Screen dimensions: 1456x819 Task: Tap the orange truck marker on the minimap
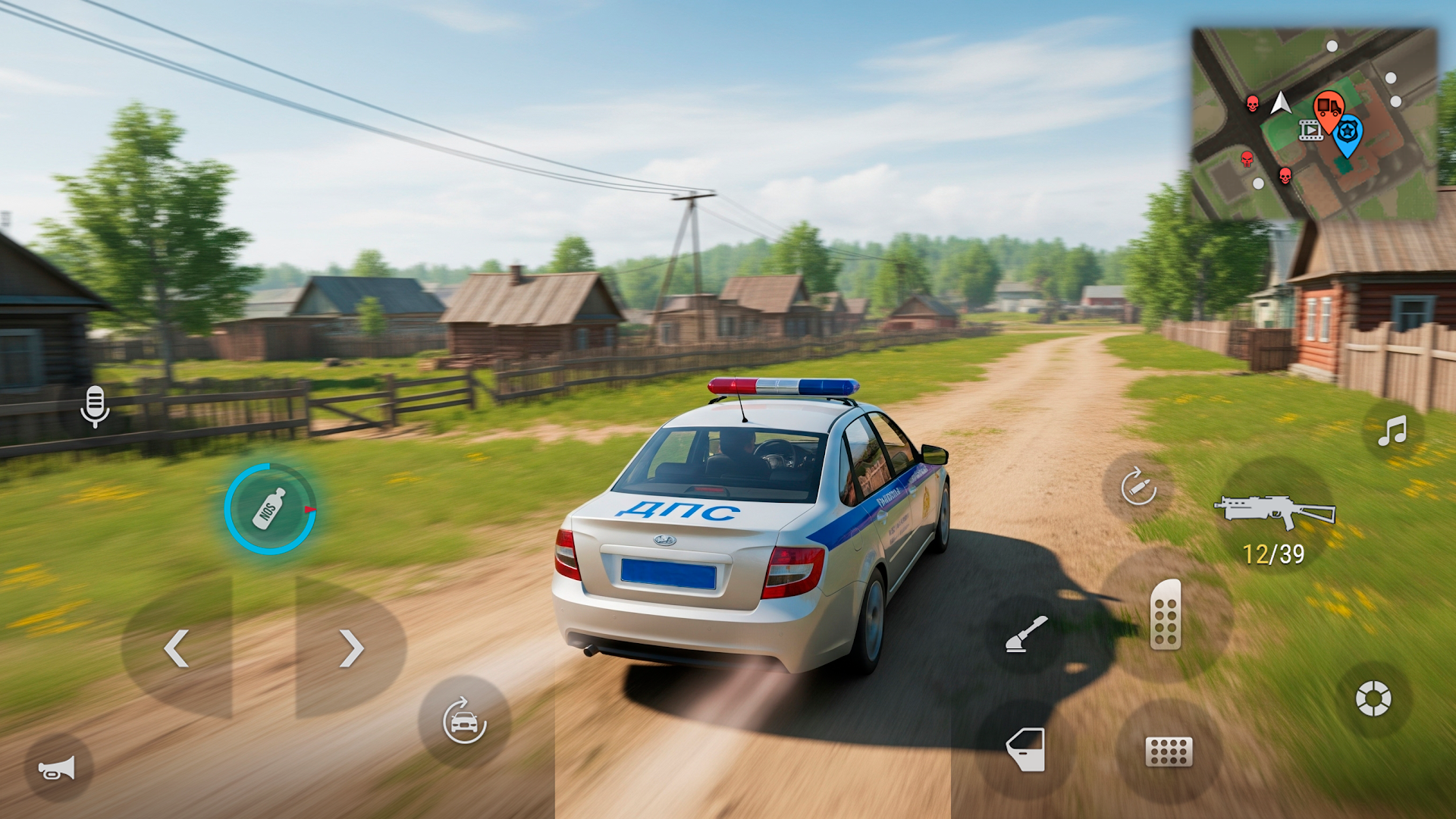coord(1329,105)
